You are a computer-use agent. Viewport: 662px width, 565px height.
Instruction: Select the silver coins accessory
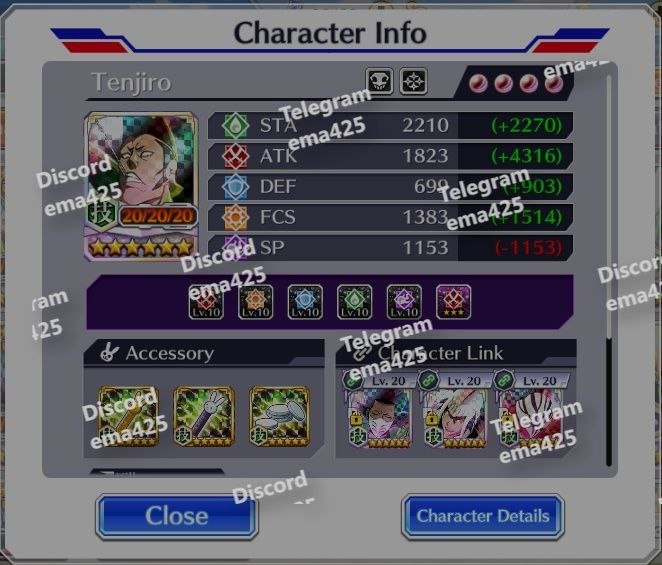280,416
